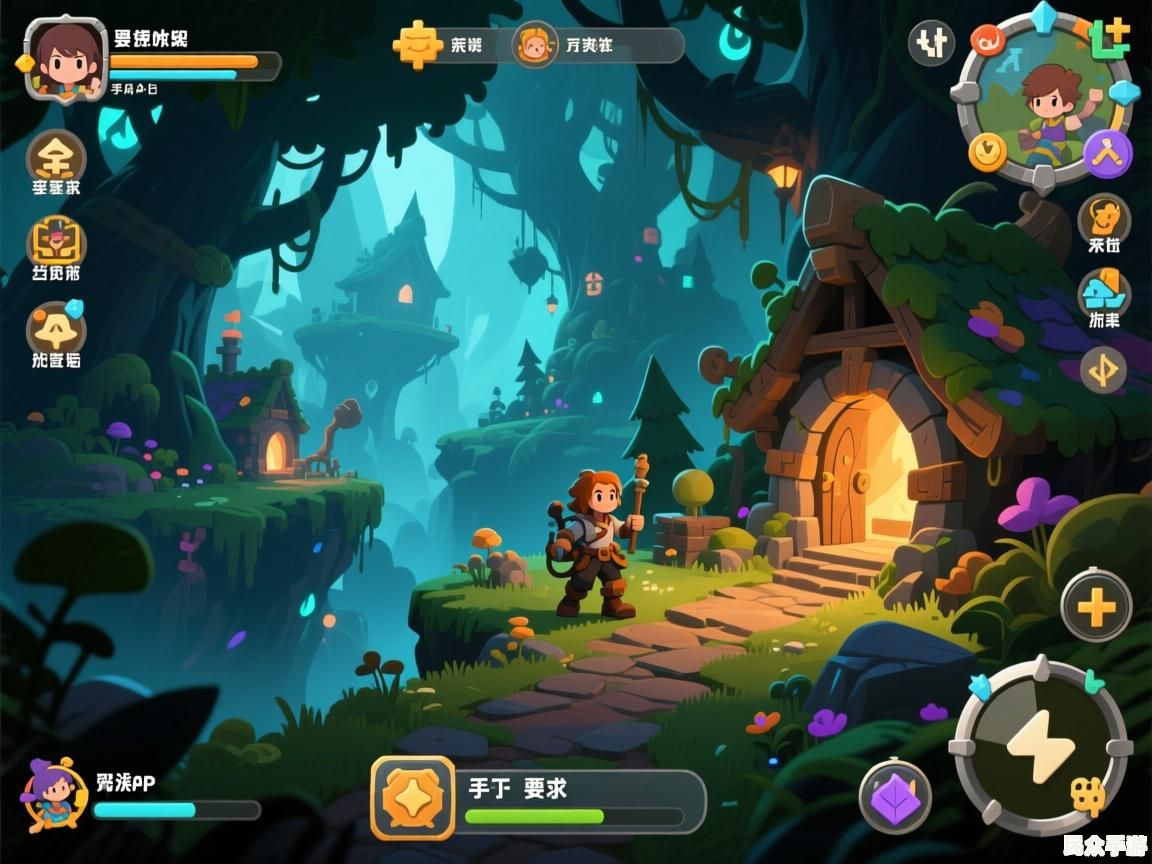
Task: Use the purple gem skill button
Action: (x=895, y=797)
